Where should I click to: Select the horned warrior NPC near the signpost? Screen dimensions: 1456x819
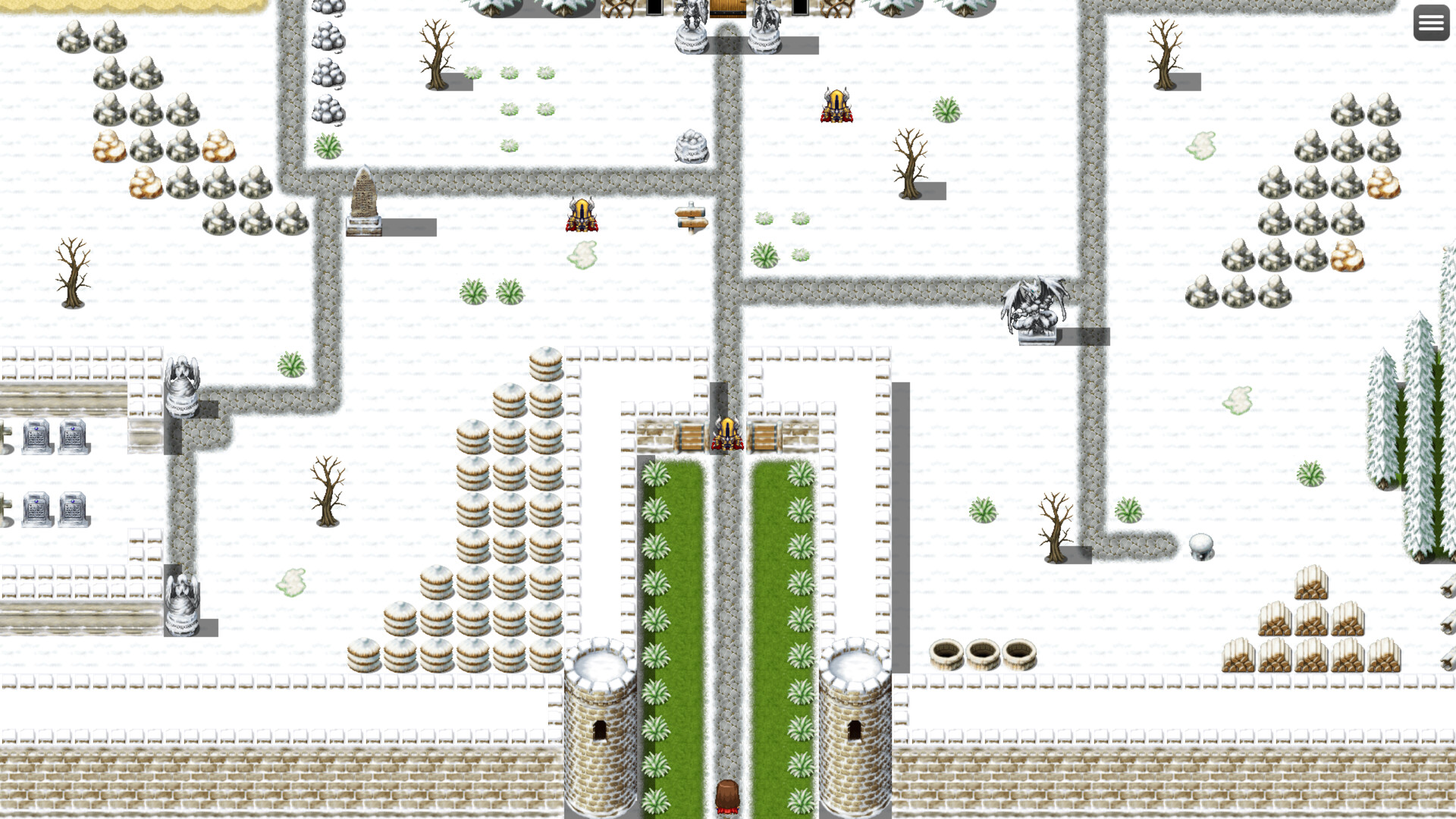tap(580, 215)
